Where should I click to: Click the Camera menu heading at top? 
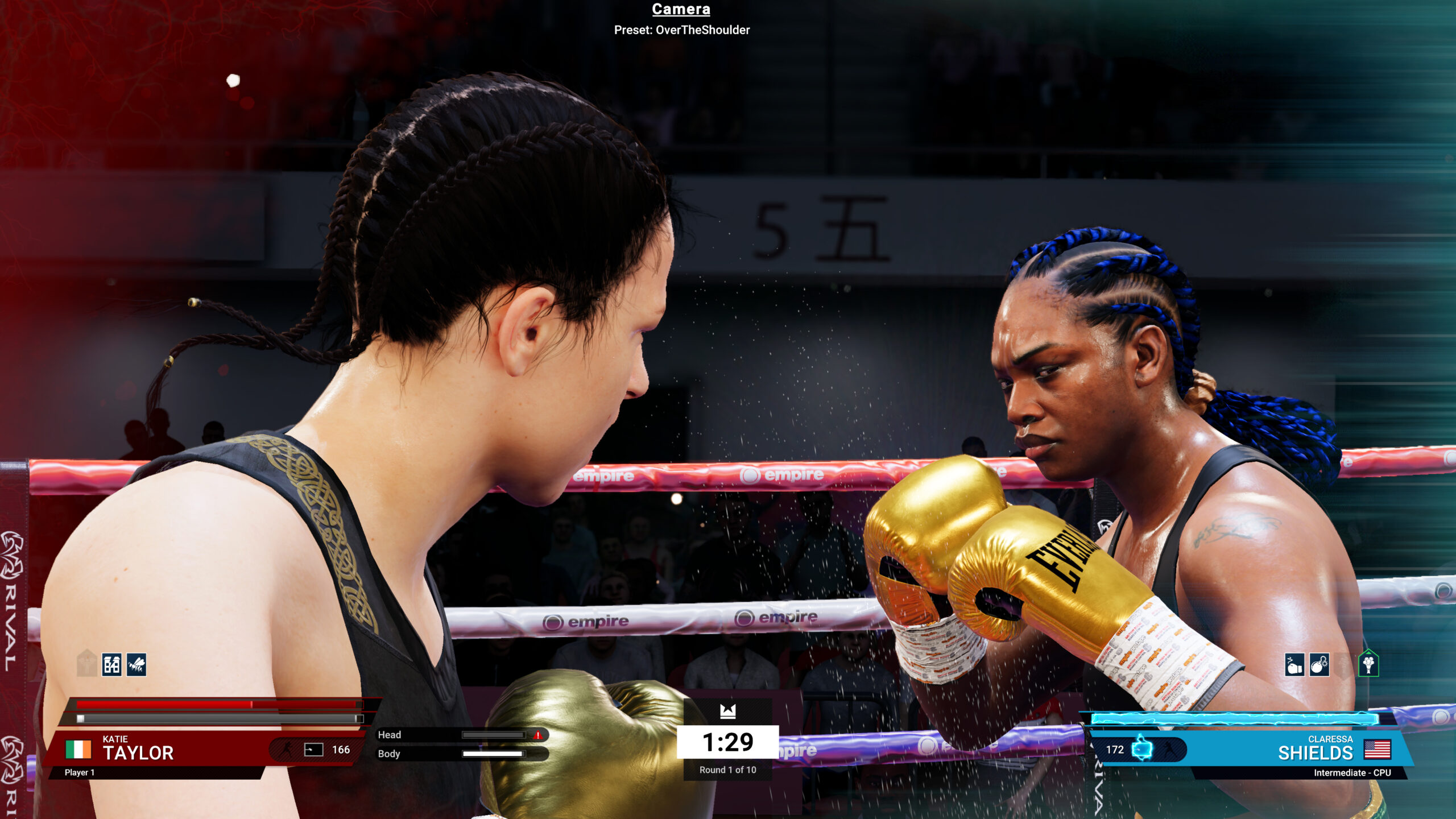pyautogui.click(x=680, y=10)
